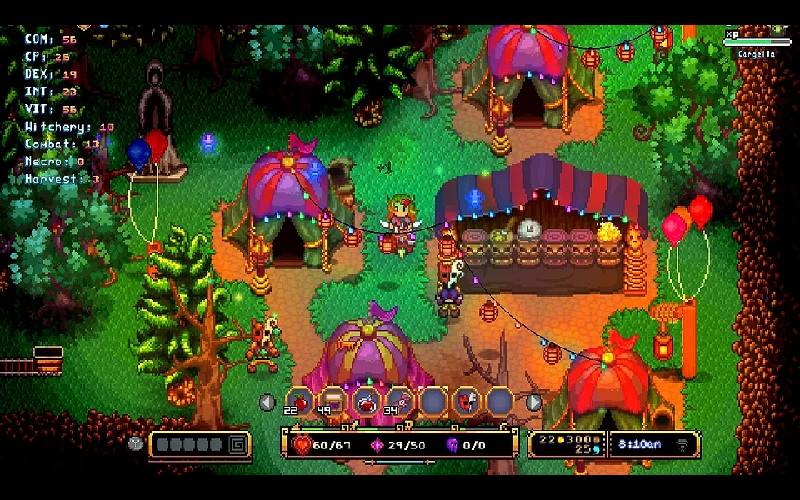Select the red and white axe slot
This screenshot has width=800, height=500.
coord(466,401)
